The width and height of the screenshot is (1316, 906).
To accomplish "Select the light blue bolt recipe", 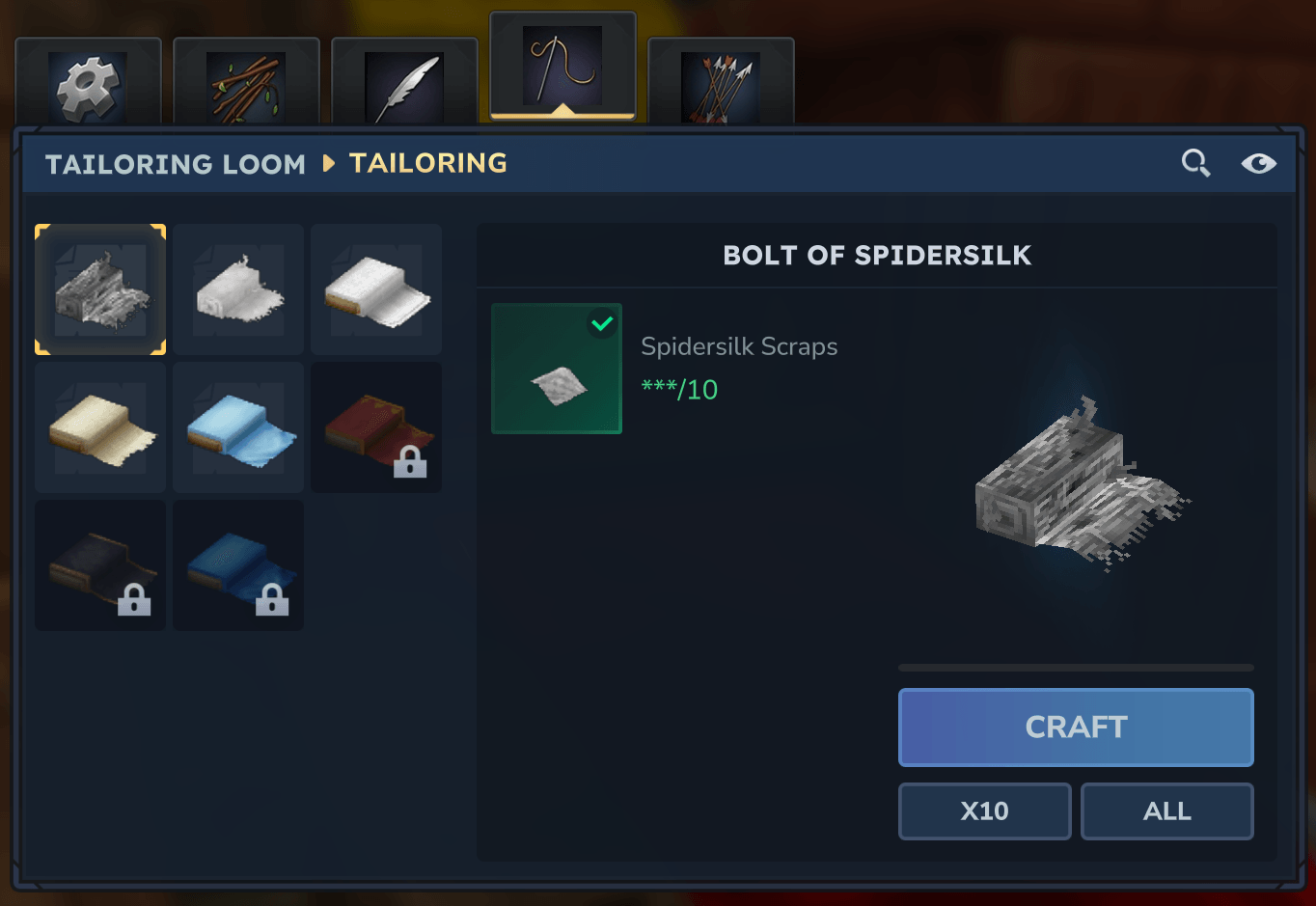I will [238, 427].
